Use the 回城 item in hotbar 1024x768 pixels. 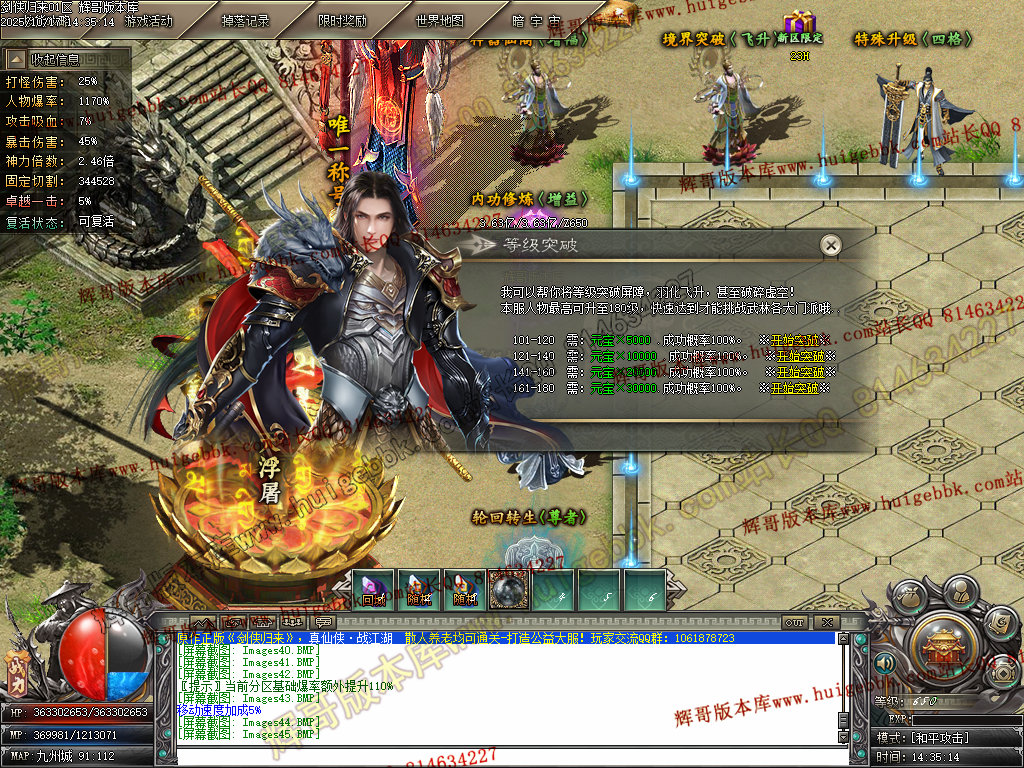tap(375, 590)
